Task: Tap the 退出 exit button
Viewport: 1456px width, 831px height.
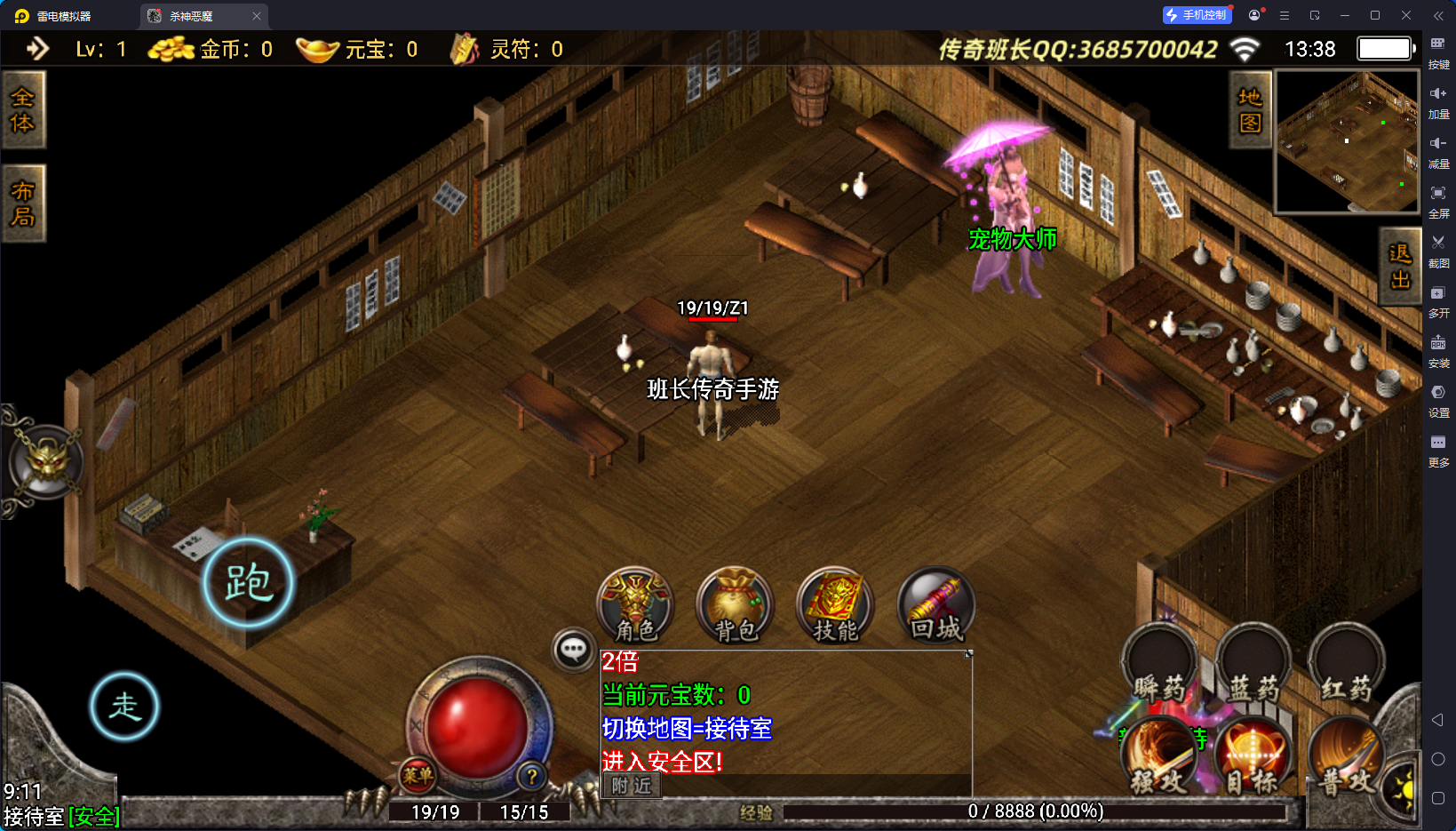Action: pos(1399,267)
